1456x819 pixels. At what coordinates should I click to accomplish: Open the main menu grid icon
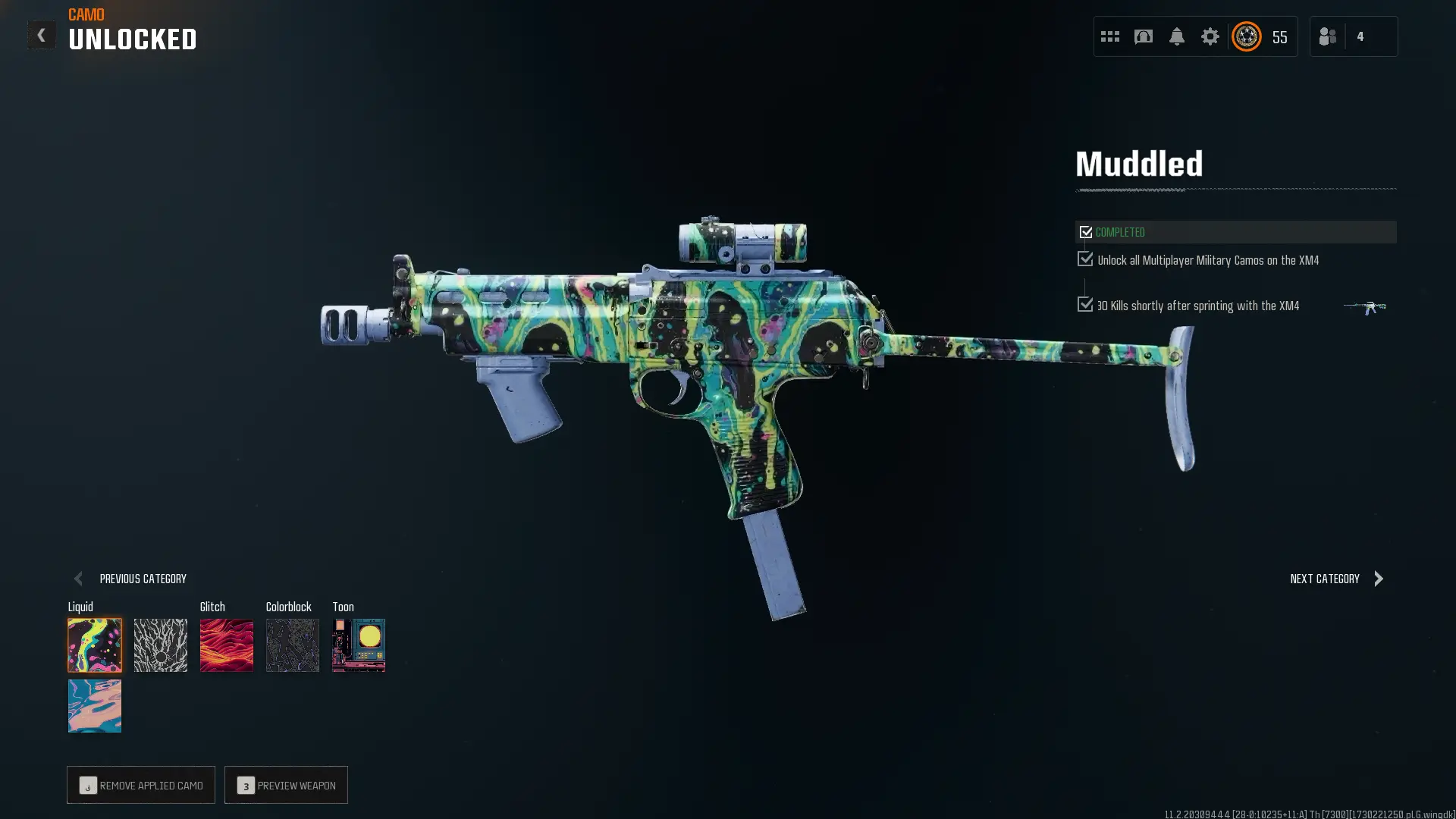tap(1109, 36)
